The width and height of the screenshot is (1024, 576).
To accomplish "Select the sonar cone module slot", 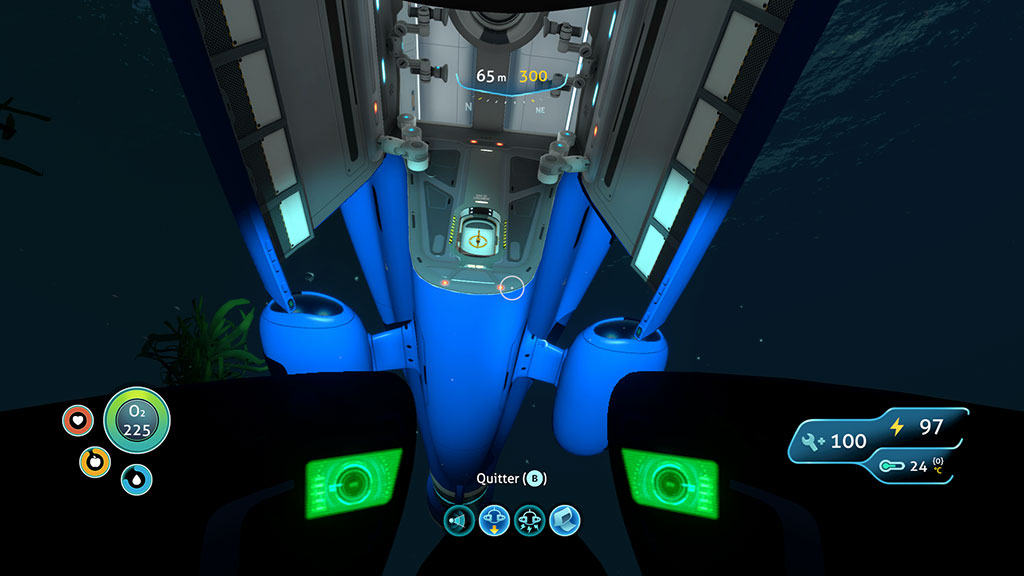I will click(460, 521).
